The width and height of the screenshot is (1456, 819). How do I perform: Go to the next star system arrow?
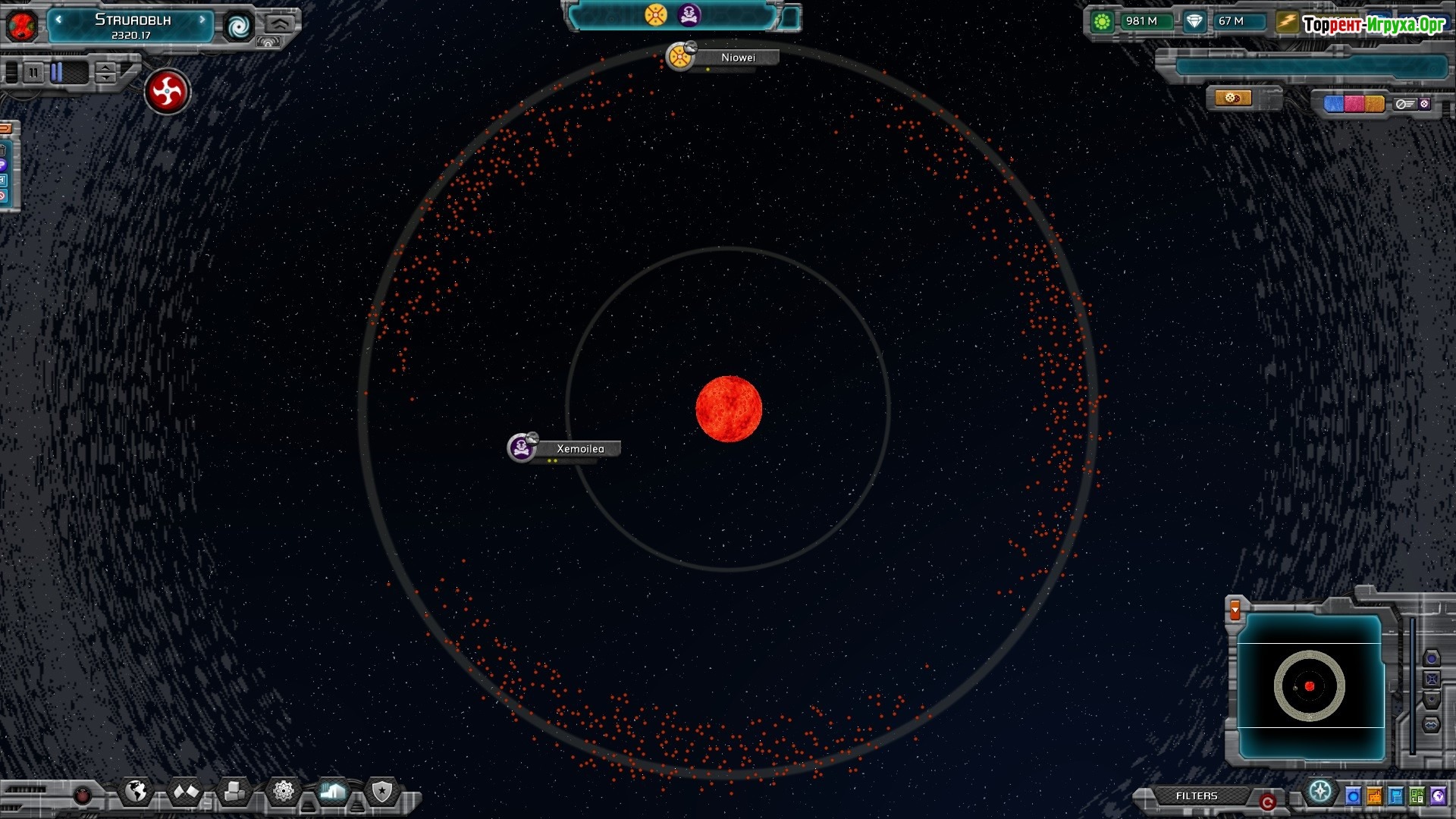pos(202,20)
